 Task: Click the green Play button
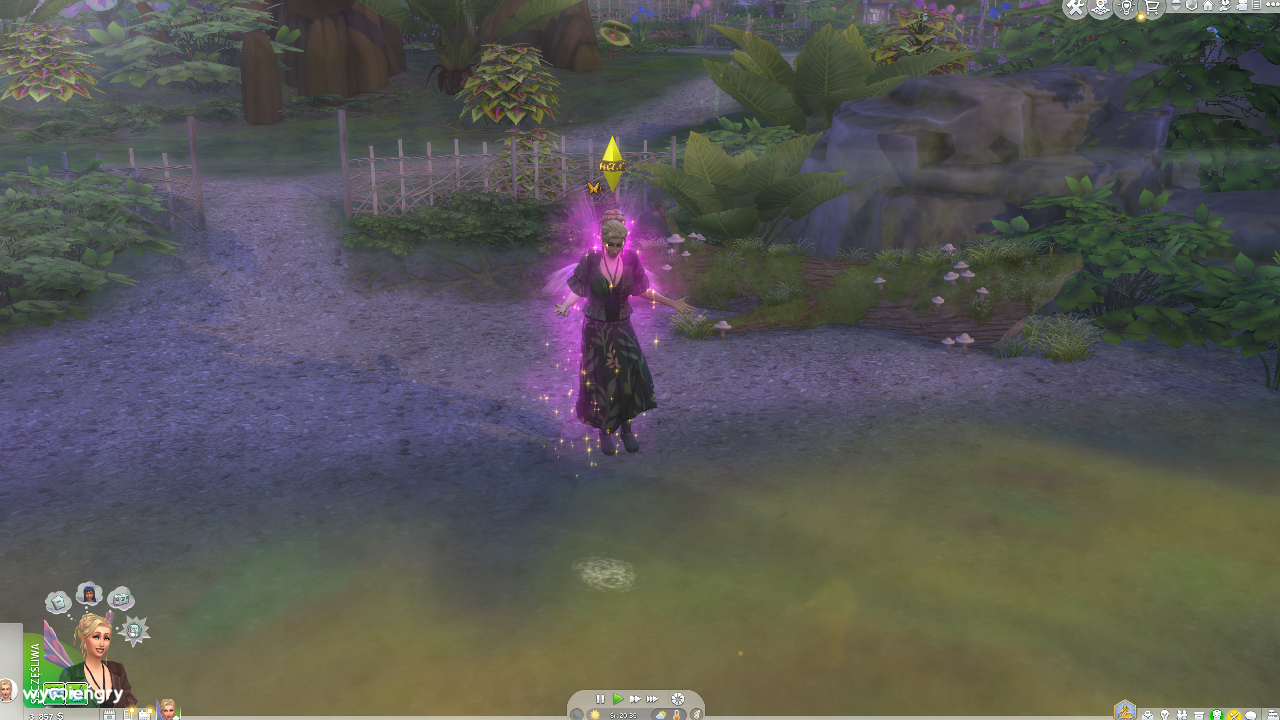pos(618,698)
